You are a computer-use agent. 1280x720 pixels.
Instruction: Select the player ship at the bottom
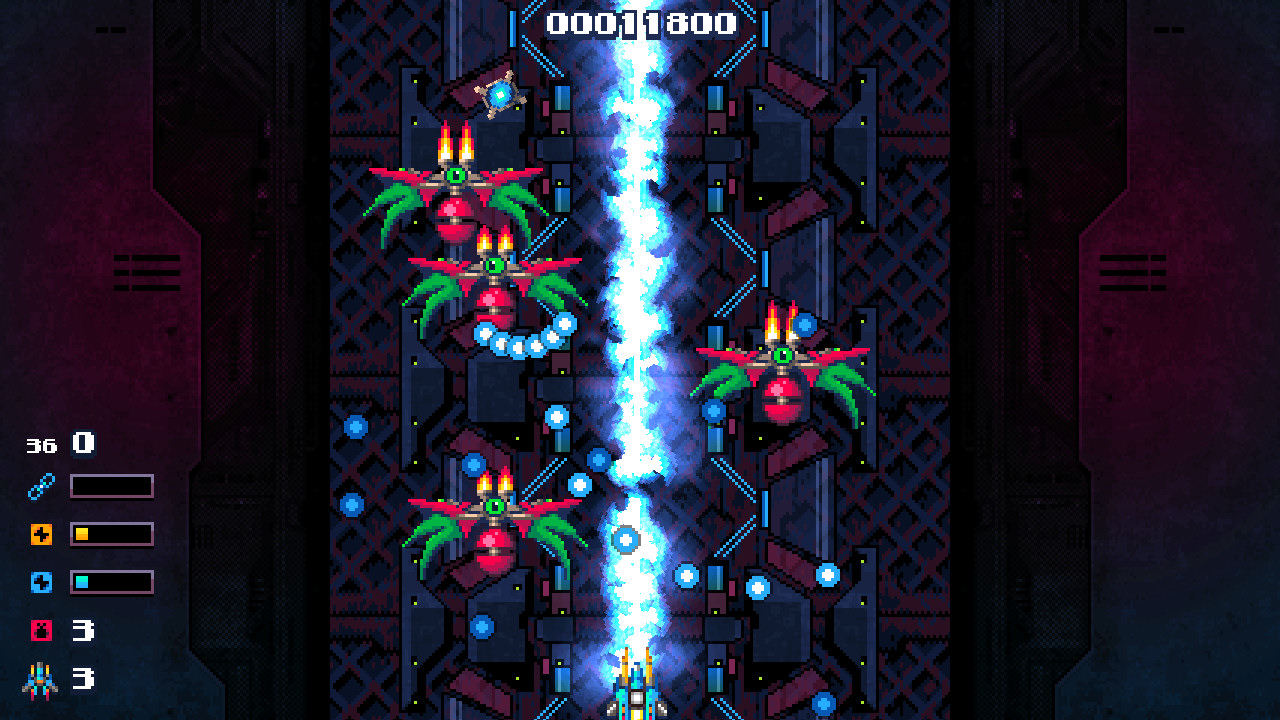pyautogui.click(x=637, y=690)
